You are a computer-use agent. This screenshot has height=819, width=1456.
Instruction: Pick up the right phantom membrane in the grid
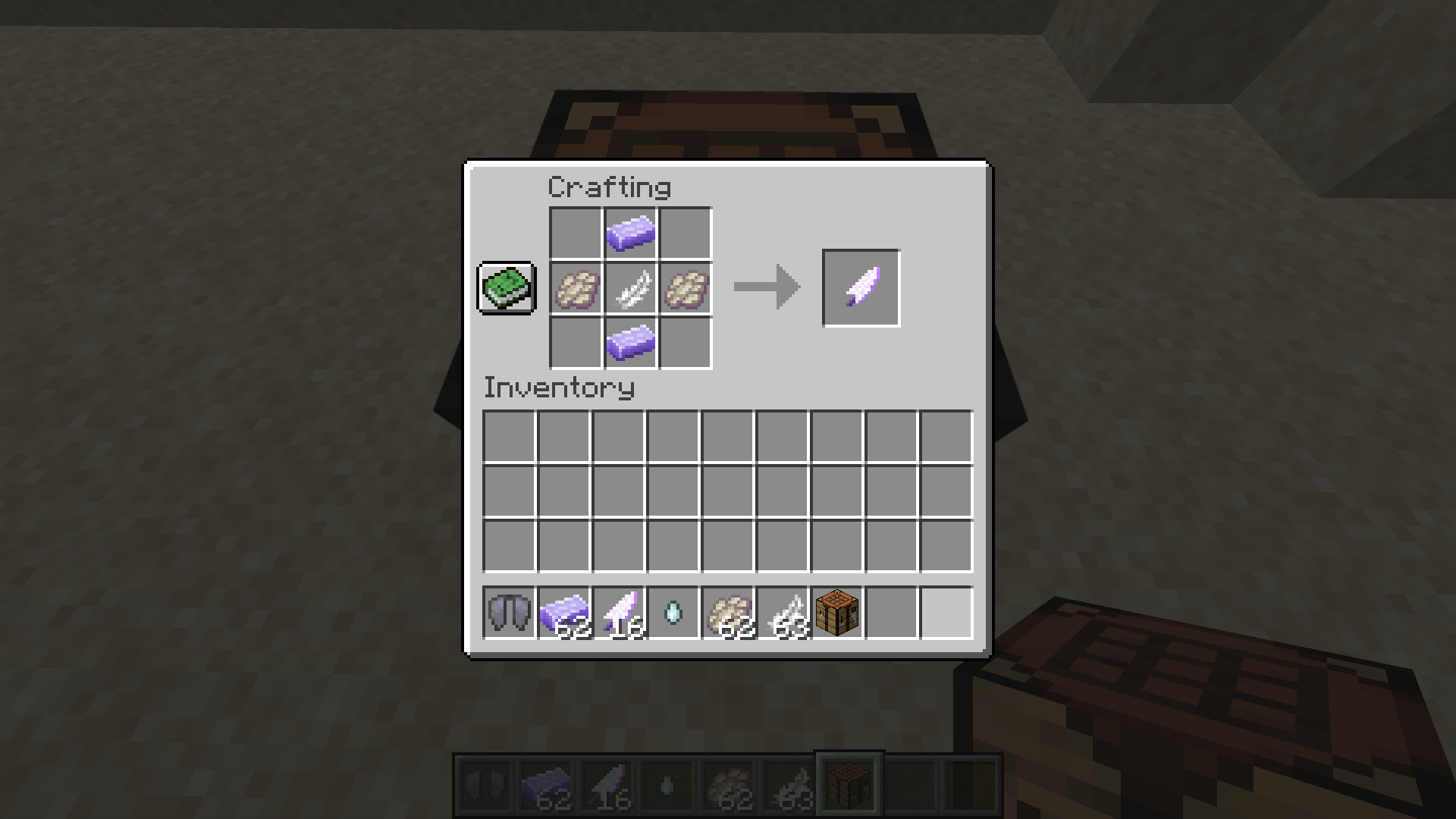[x=685, y=289]
